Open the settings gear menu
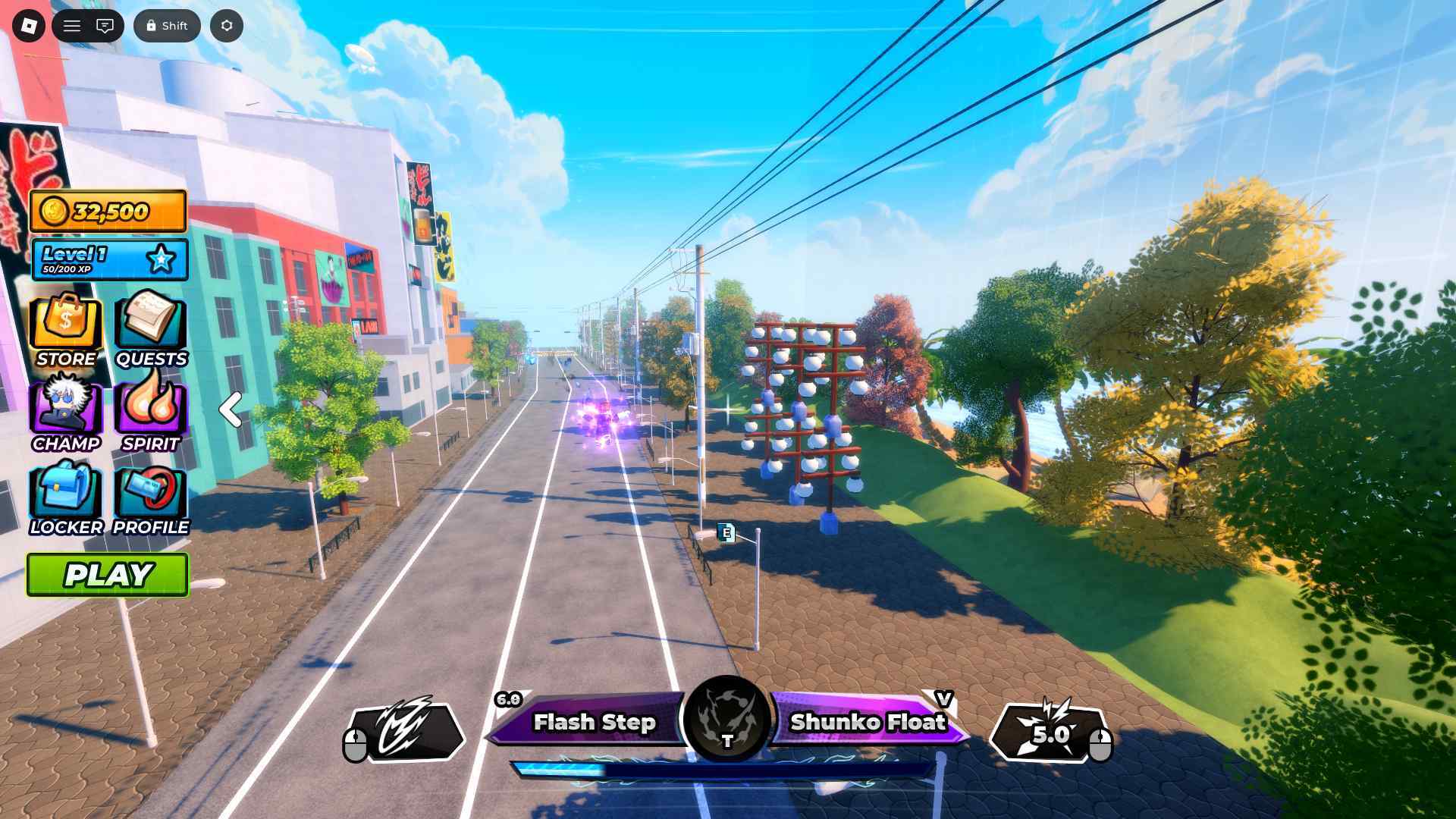The image size is (1456, 819). (226, 25)
